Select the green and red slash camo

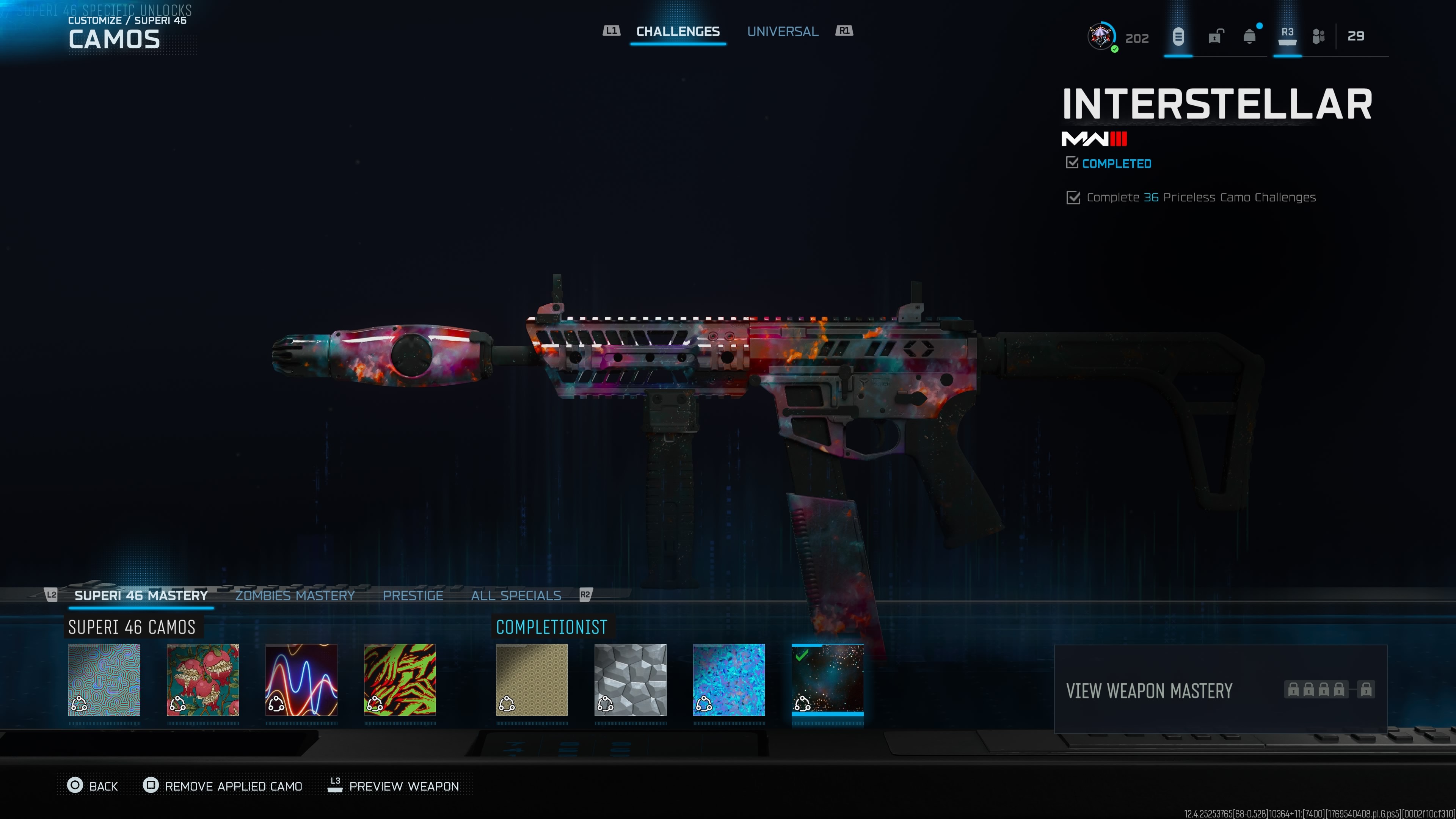coord(400,679)
